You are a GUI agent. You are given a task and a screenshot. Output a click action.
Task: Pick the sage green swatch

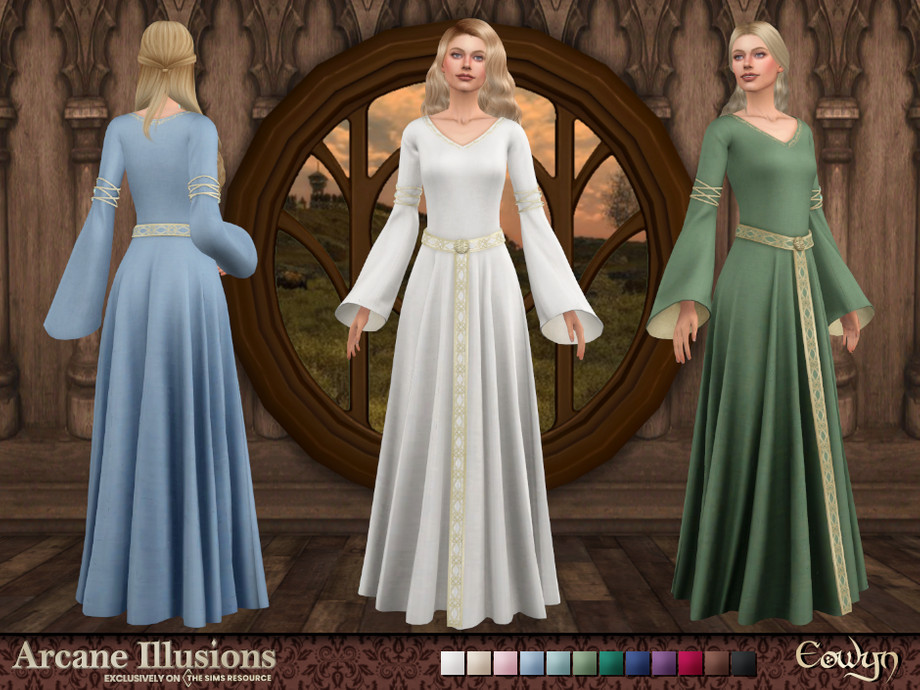tap(585, 664)
